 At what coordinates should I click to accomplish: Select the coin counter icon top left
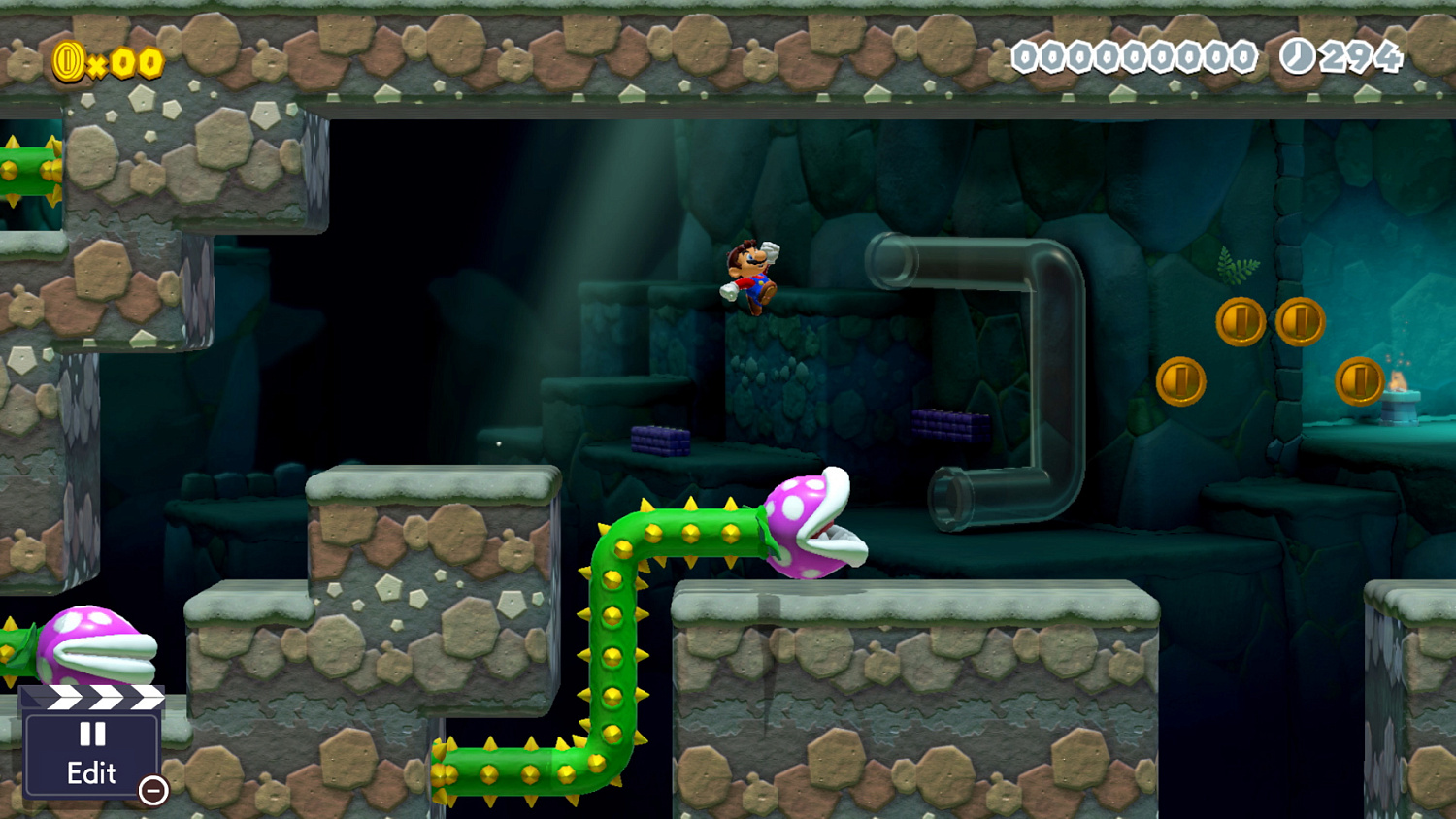(68, 60)
